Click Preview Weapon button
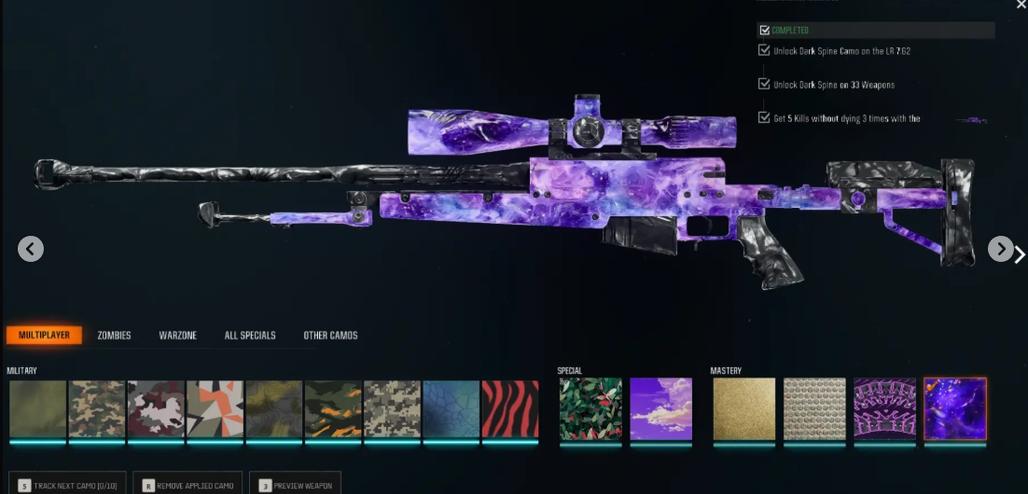Screen dimensions: 1028x494 pos(295,485)
